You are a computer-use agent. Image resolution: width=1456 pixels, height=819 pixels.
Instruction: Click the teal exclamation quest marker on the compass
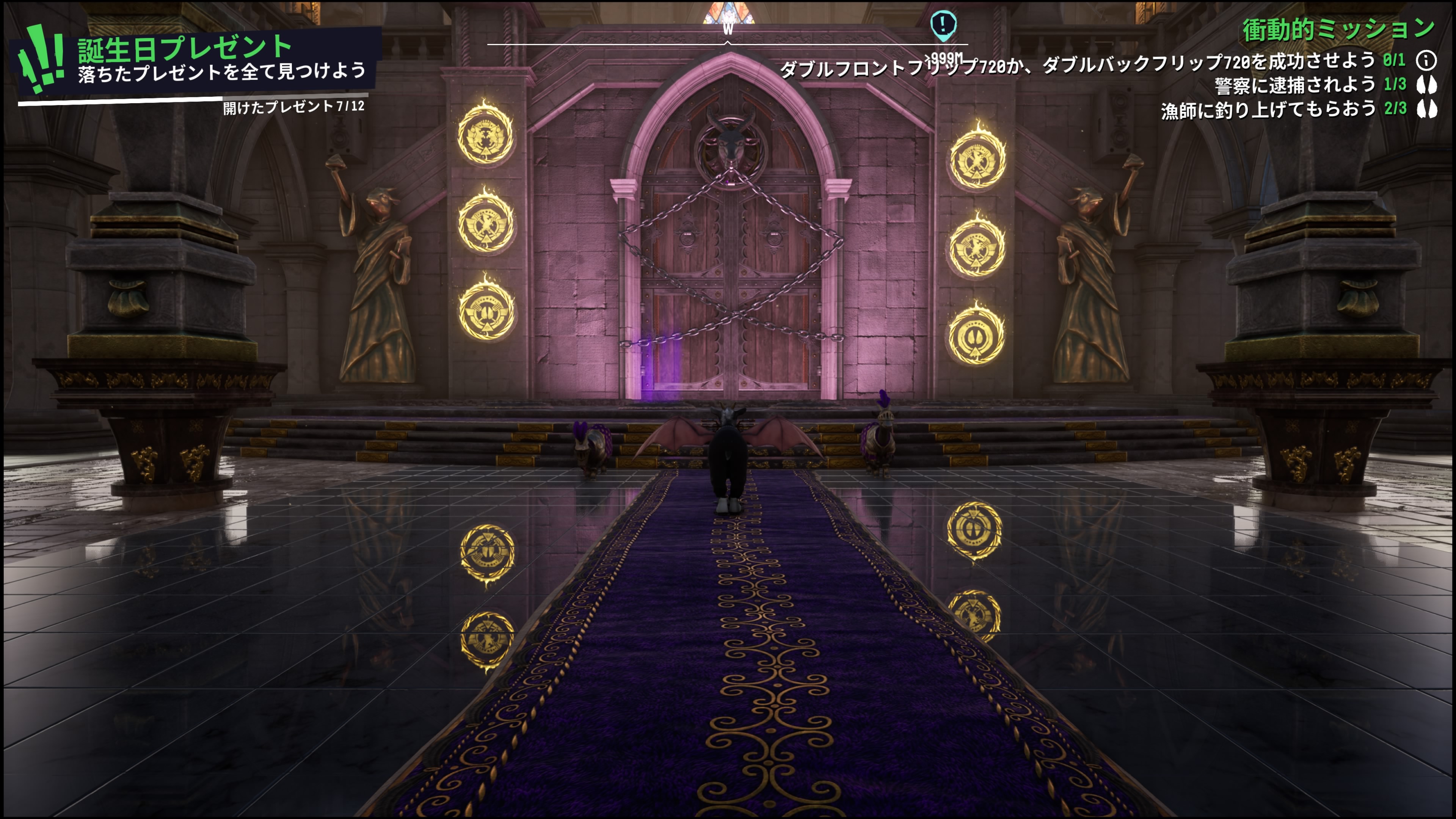[943, 25]
